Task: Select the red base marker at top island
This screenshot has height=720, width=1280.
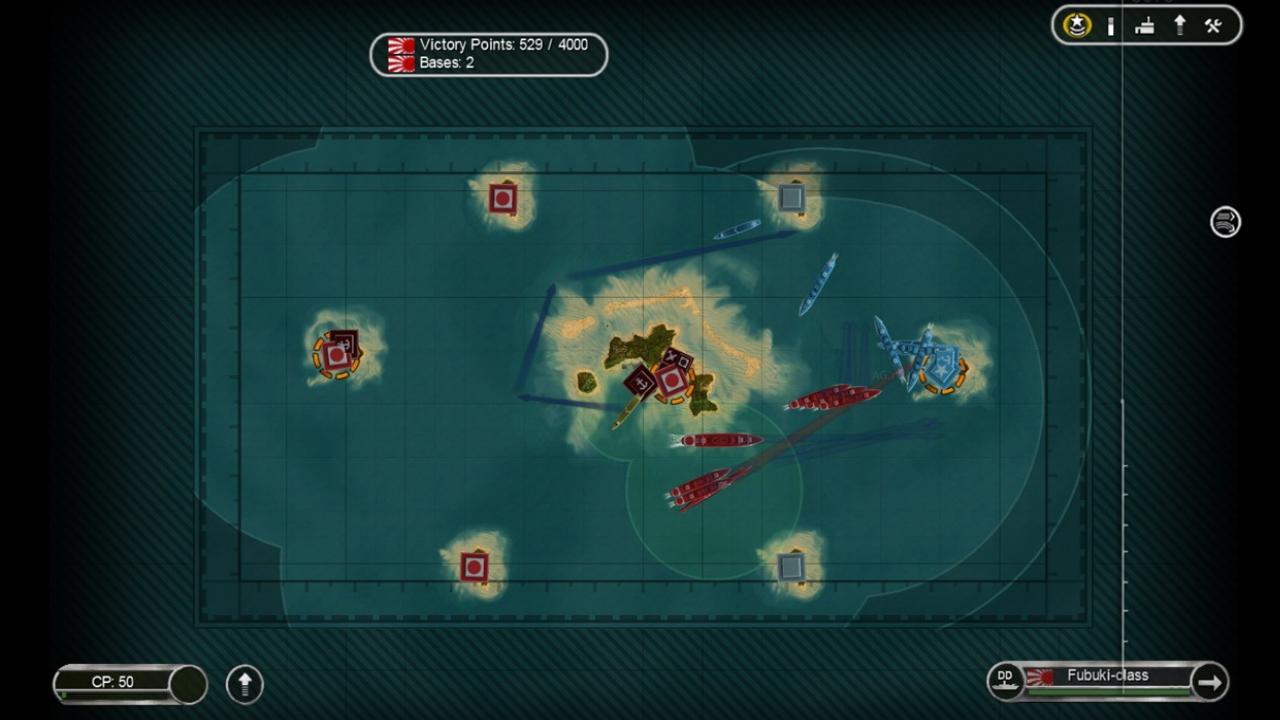Action: tap(501, 197)
